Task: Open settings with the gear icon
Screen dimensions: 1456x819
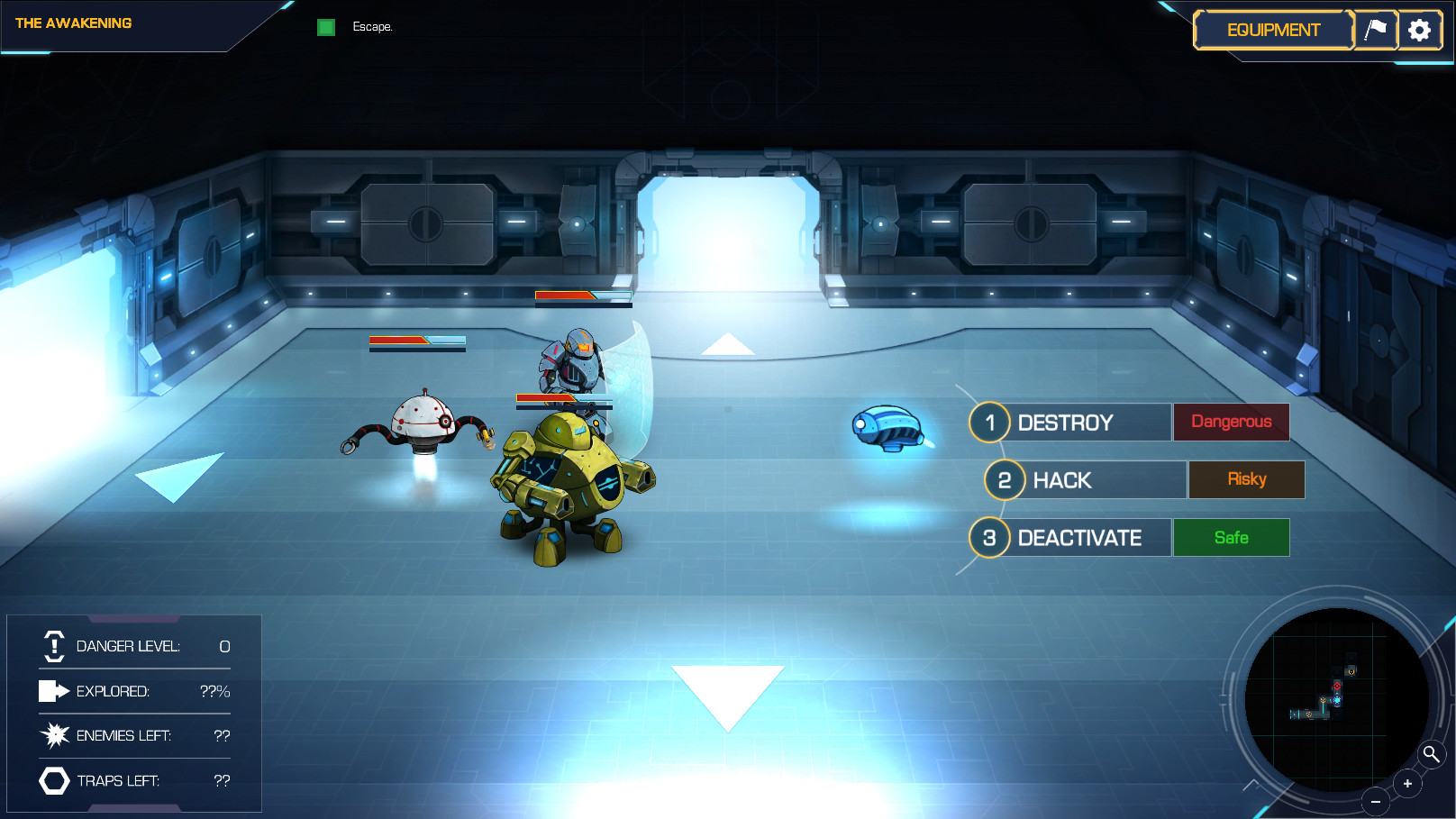Action: tap(1419, 30)
